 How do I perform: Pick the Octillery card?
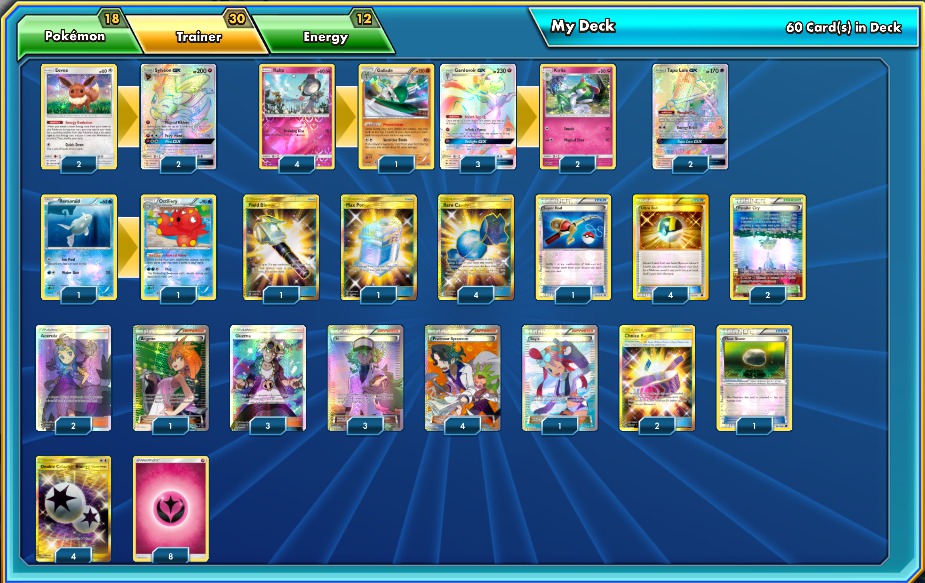point(178,244)
